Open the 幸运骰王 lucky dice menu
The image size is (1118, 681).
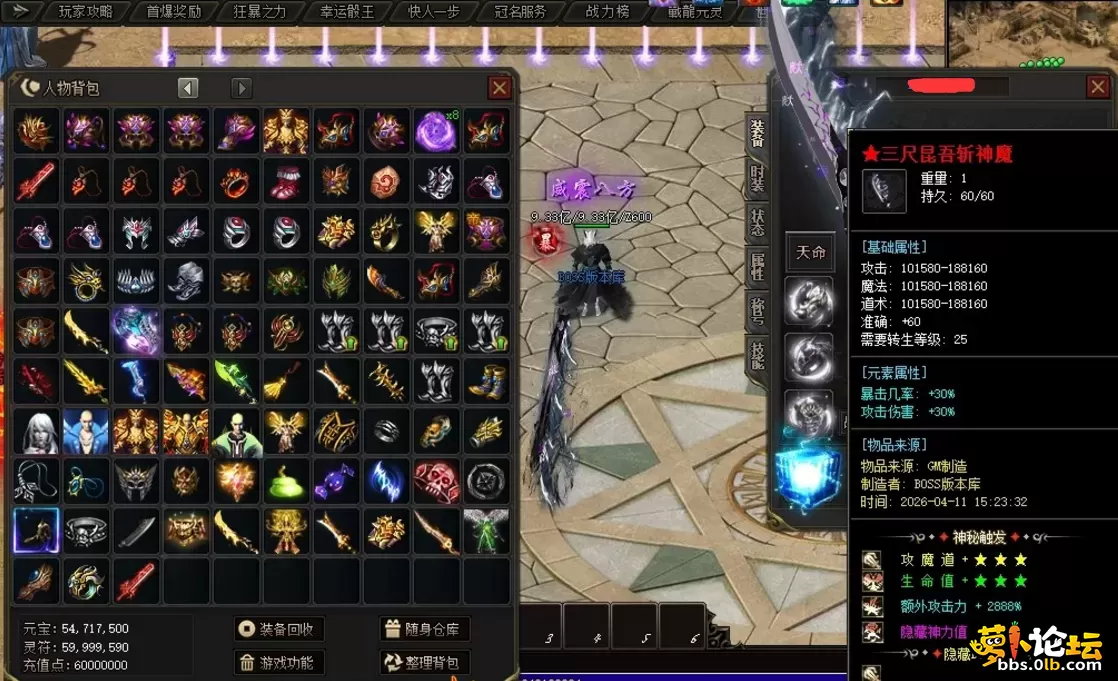(347, 12)
